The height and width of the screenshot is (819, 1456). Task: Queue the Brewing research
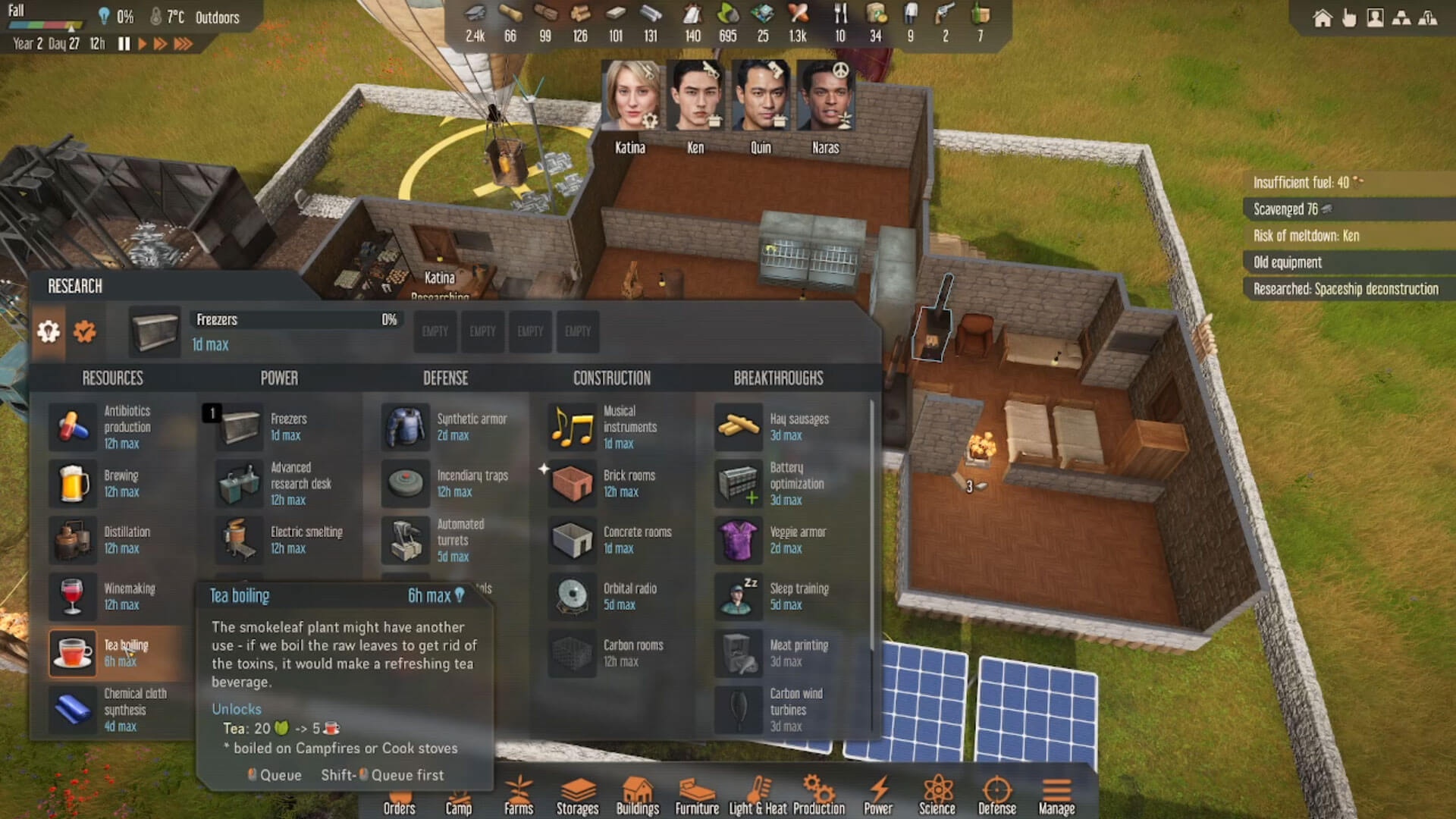click(x=74, y=484)
